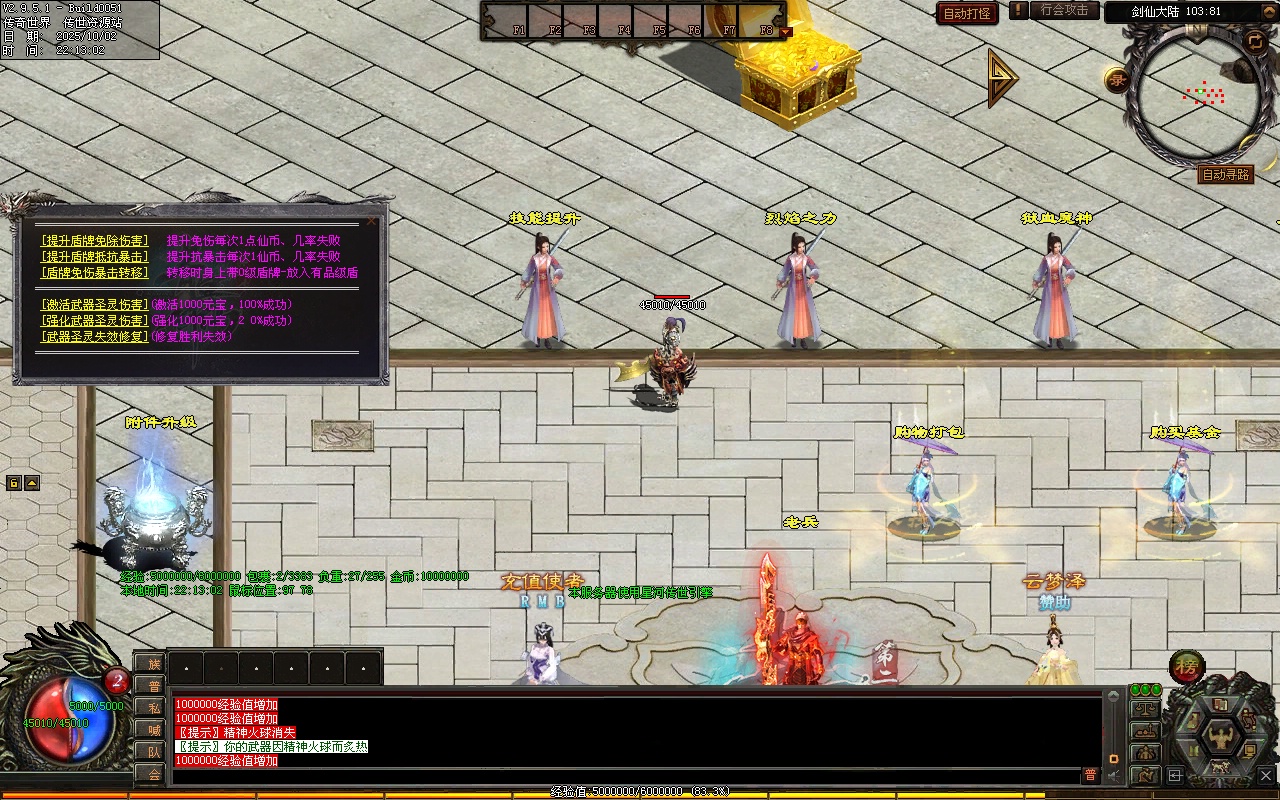Select the 强化武器圣灵伤害 link

95,321
